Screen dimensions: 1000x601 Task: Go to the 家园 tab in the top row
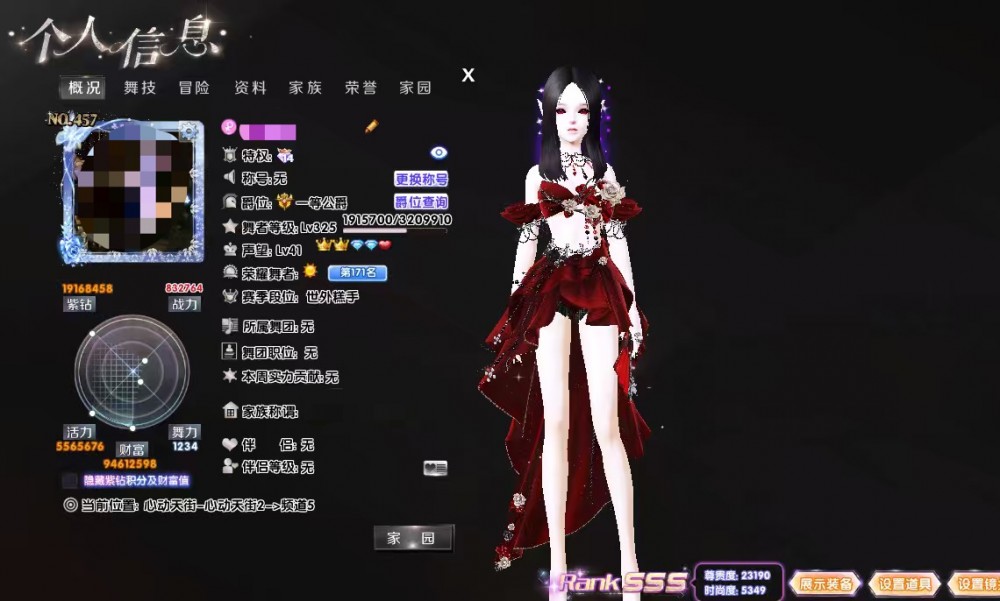pos(415,88)
